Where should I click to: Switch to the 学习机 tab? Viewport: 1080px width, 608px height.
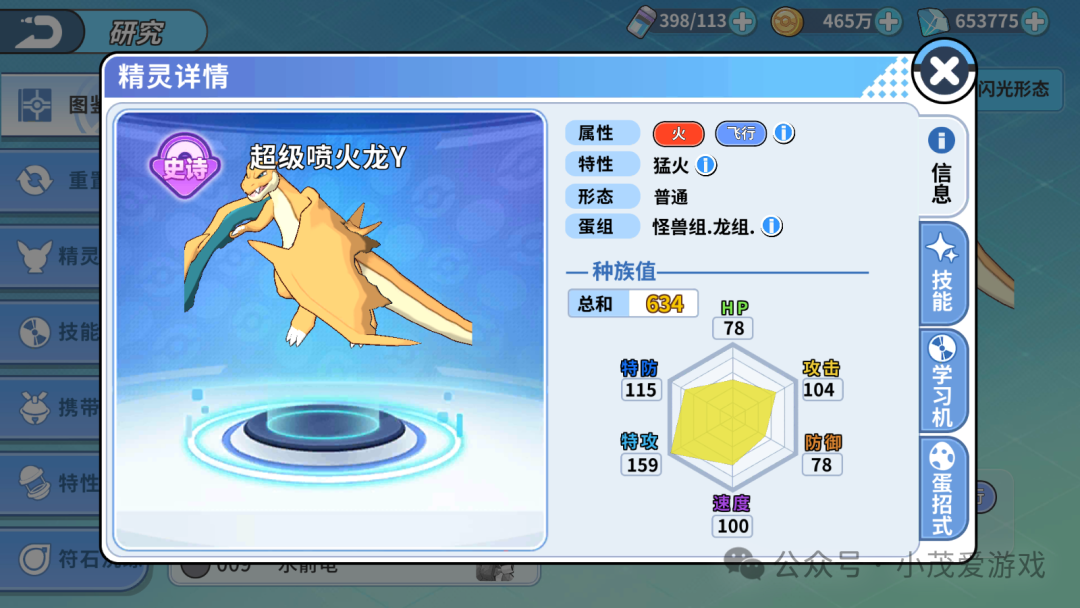942,381
